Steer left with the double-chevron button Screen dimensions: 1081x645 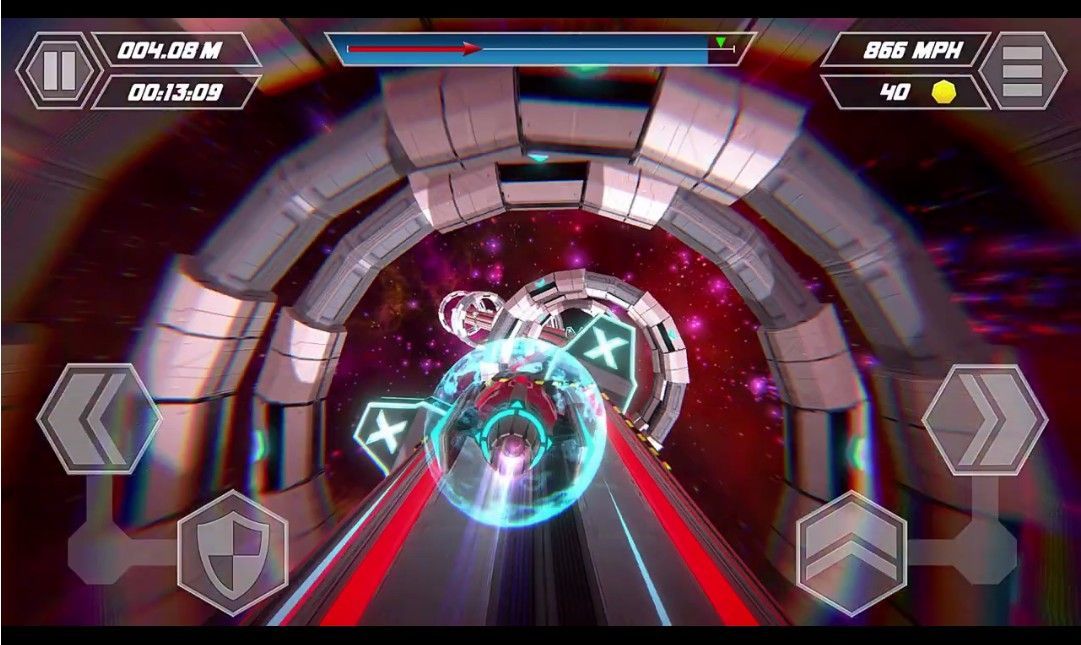pos(99,418)
